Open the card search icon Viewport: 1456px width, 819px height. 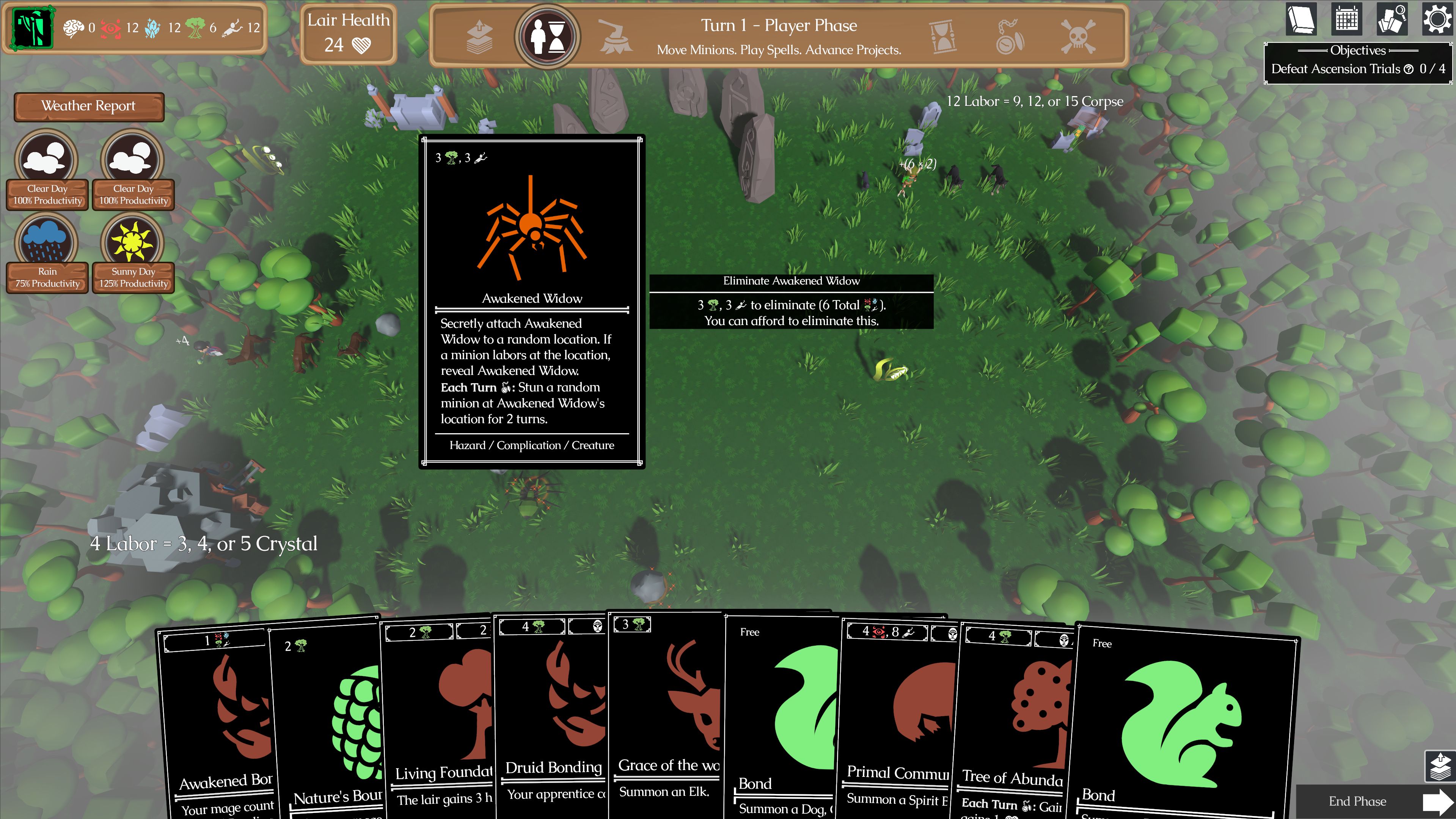coord(1392,20)
